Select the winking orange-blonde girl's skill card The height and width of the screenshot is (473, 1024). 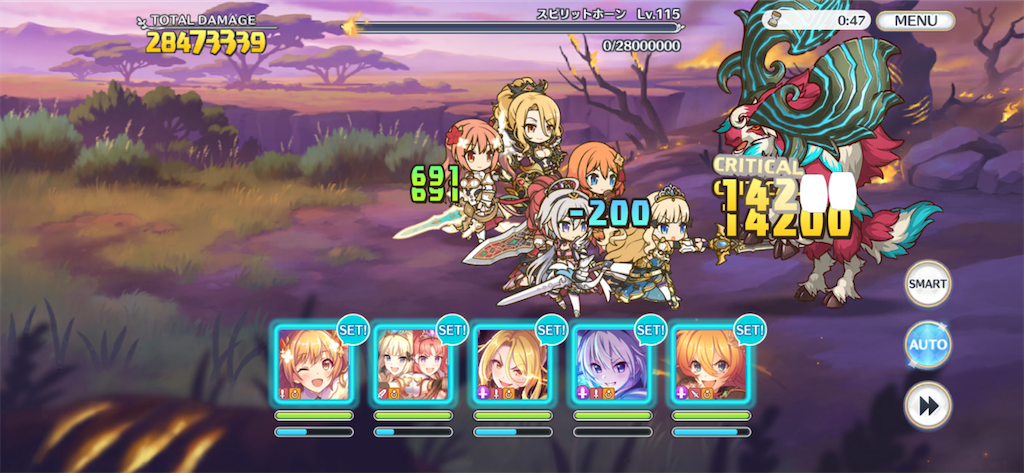pos(313,364)
